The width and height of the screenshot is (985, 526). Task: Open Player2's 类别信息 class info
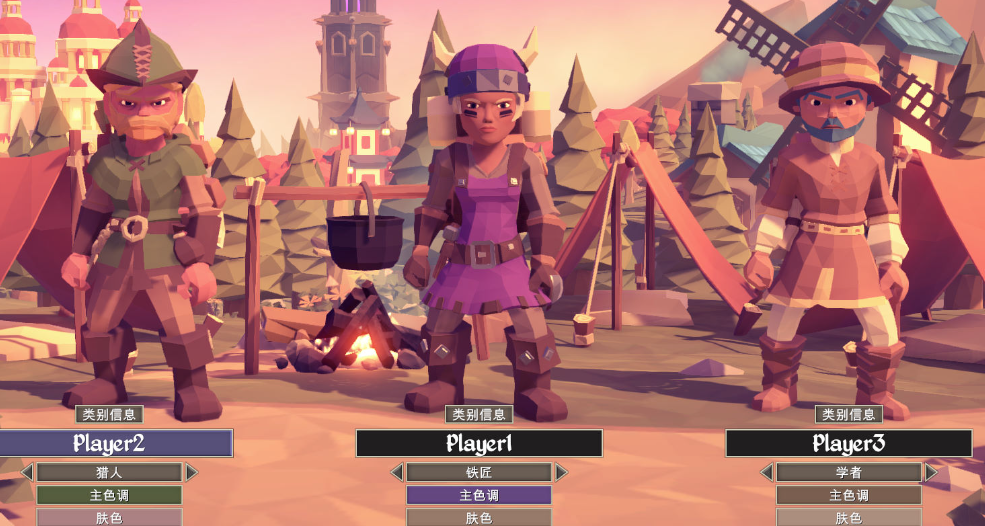click(109, 414)
